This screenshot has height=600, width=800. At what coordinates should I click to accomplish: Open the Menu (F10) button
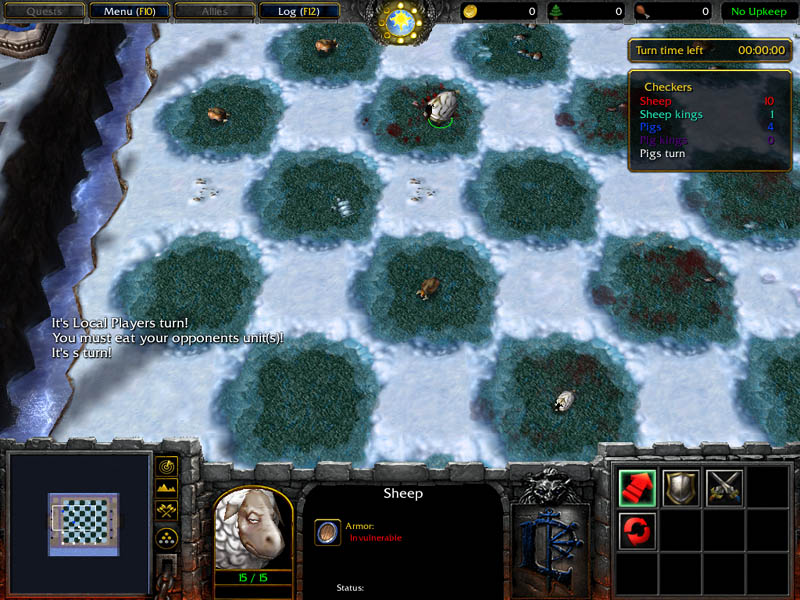(128, 12)
